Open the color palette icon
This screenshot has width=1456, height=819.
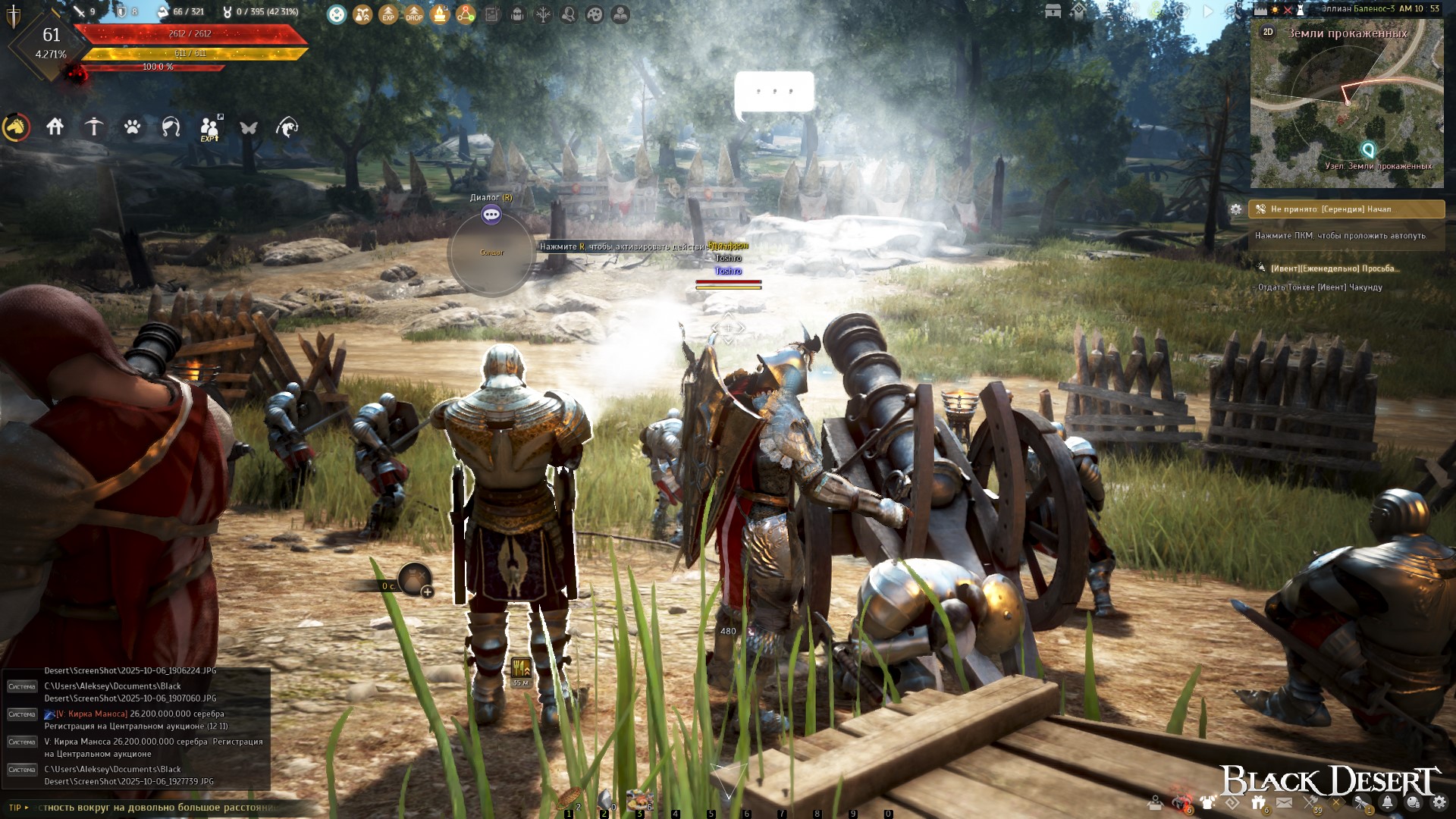click(x=595, y=14)
